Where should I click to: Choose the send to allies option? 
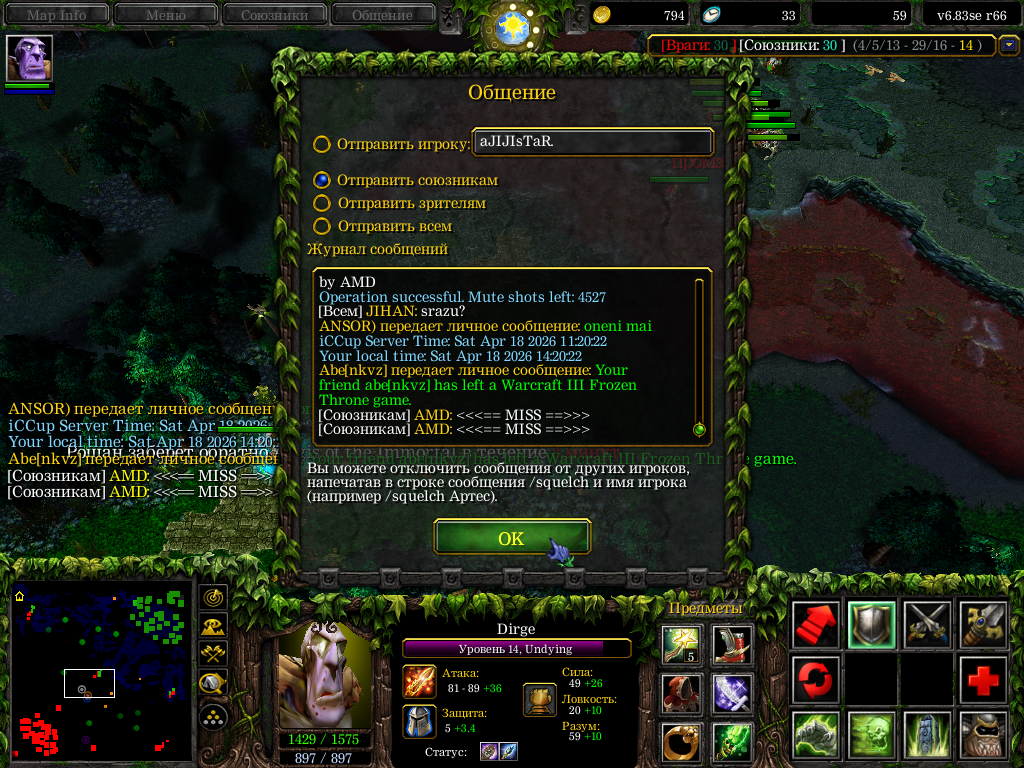coord(322,180)
